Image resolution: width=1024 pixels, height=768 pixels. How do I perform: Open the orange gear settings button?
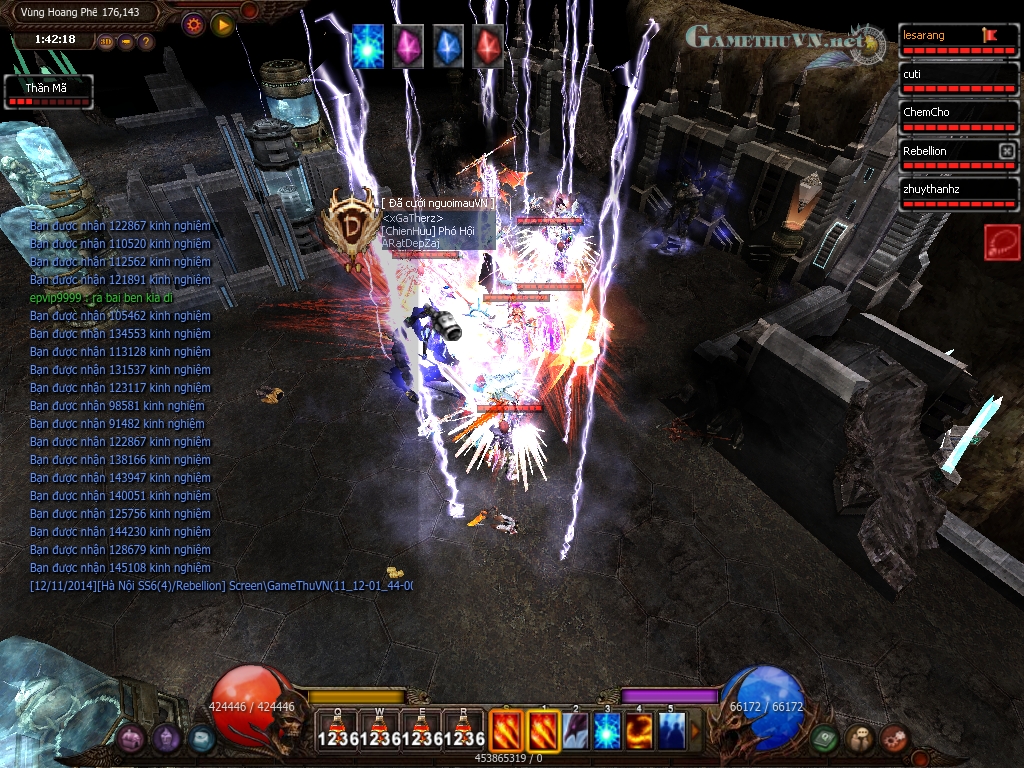[192, 24]
